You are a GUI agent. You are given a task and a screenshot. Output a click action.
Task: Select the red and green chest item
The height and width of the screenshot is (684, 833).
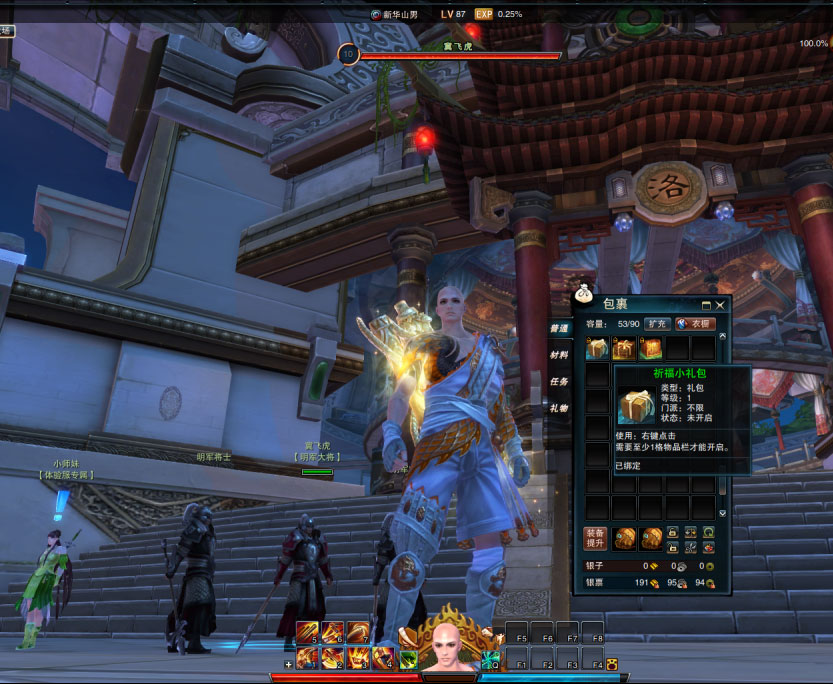pyautogui.click(x=651, y=348)
